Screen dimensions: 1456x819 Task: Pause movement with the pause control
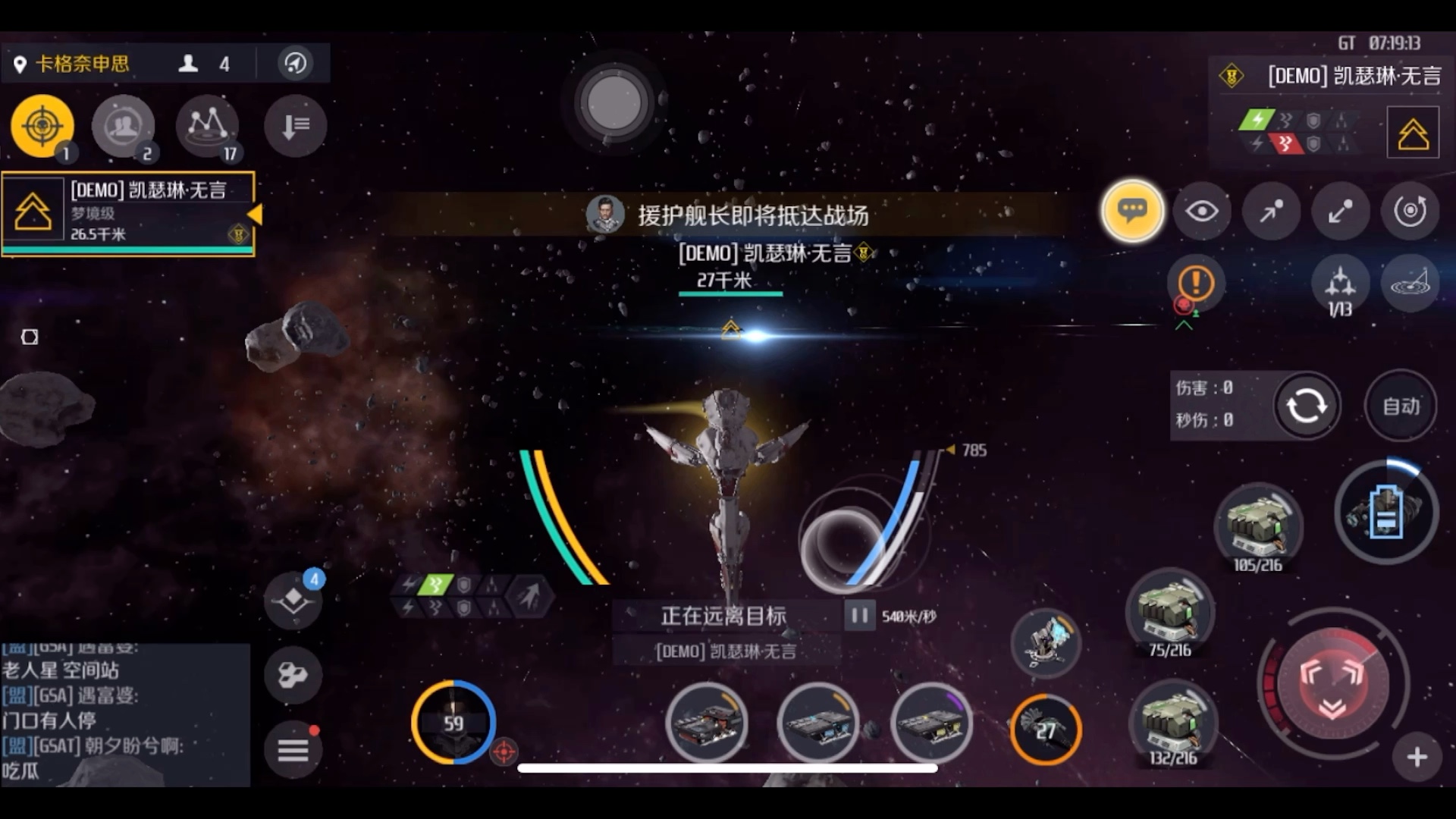click(859, 616)
